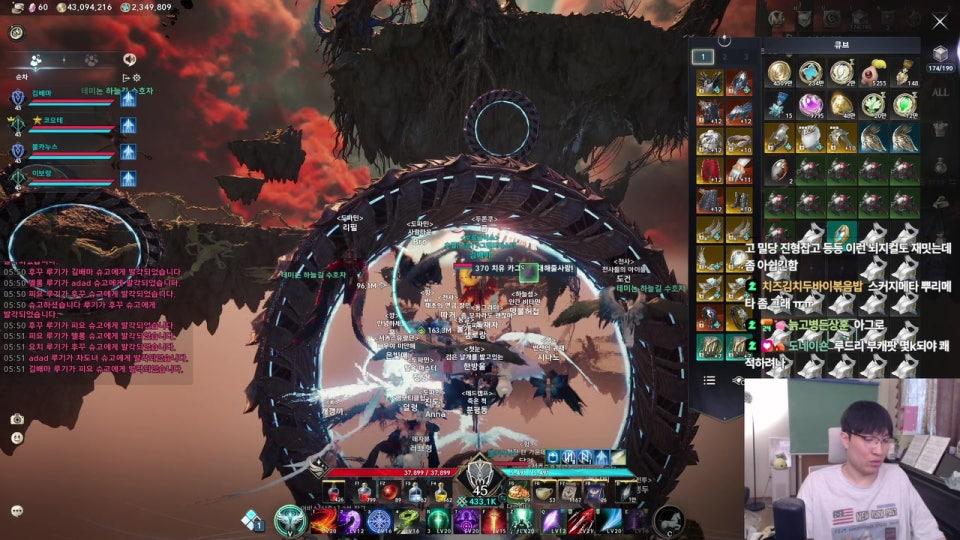This screenshot has height=540, width=960.
Task: Switch to the party members tab
Action: pyautogui.click(x=36, y=60)
